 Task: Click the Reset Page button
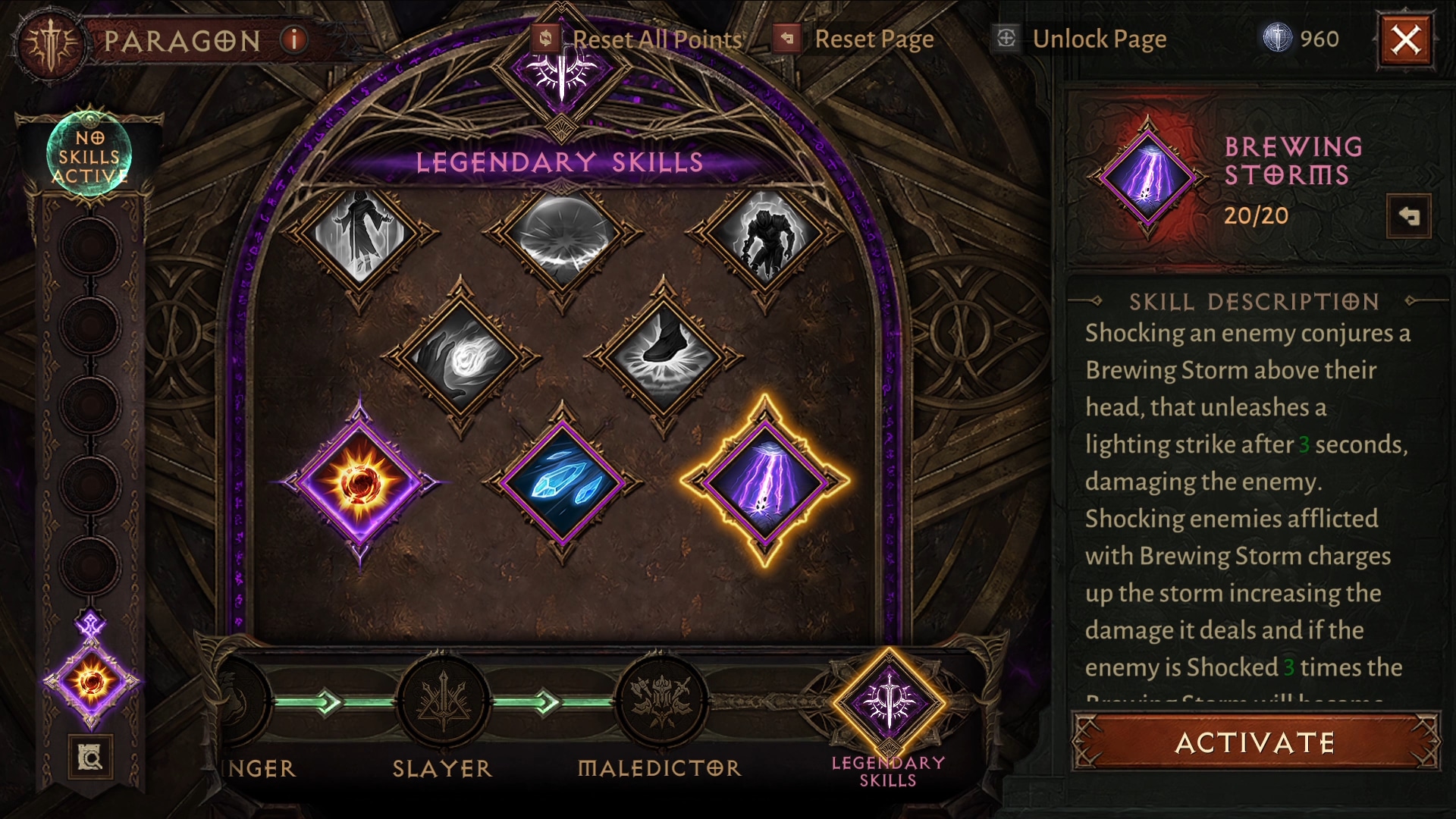pos(855,39)
